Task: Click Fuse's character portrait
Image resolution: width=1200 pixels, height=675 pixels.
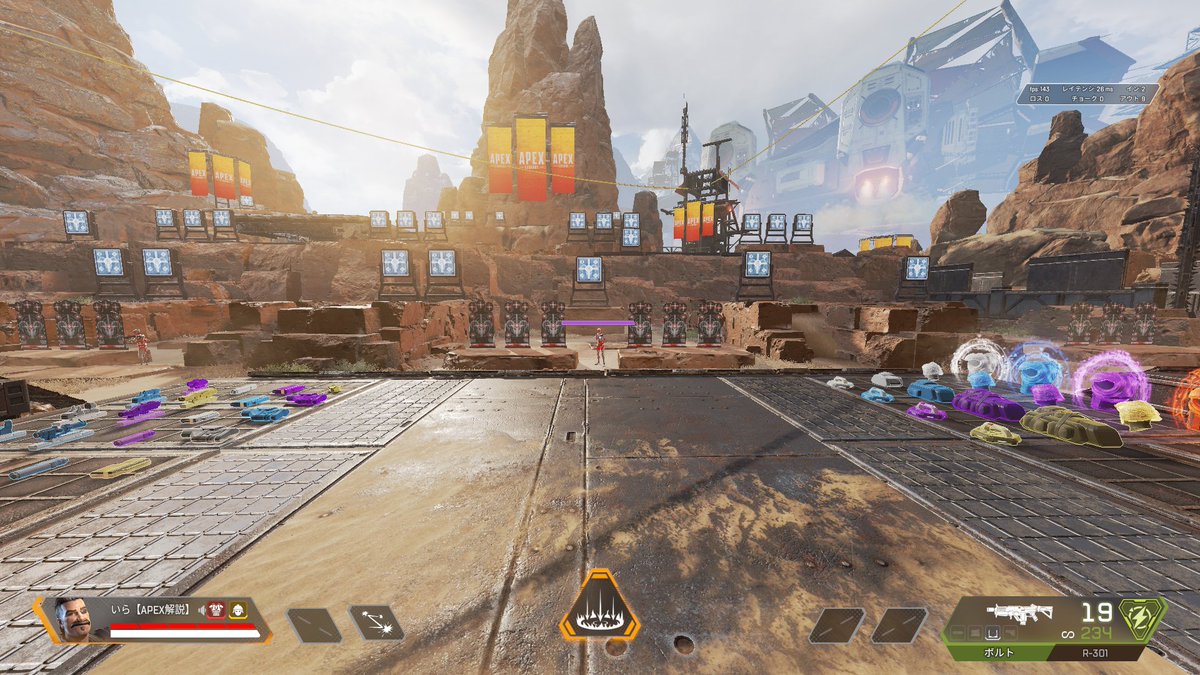Action: pos(73,620)
